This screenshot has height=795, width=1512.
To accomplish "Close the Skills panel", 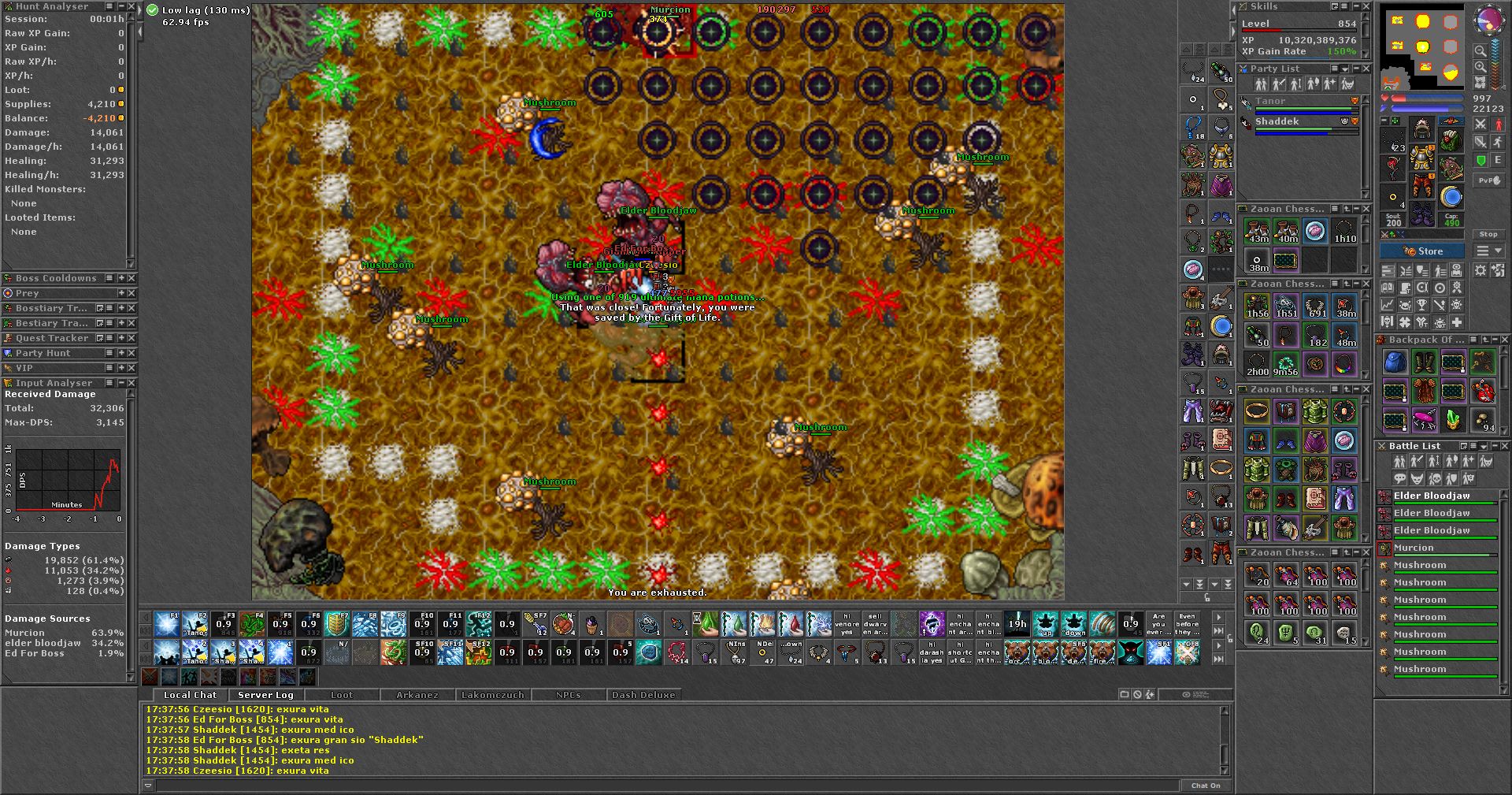I will (1366, 6).
